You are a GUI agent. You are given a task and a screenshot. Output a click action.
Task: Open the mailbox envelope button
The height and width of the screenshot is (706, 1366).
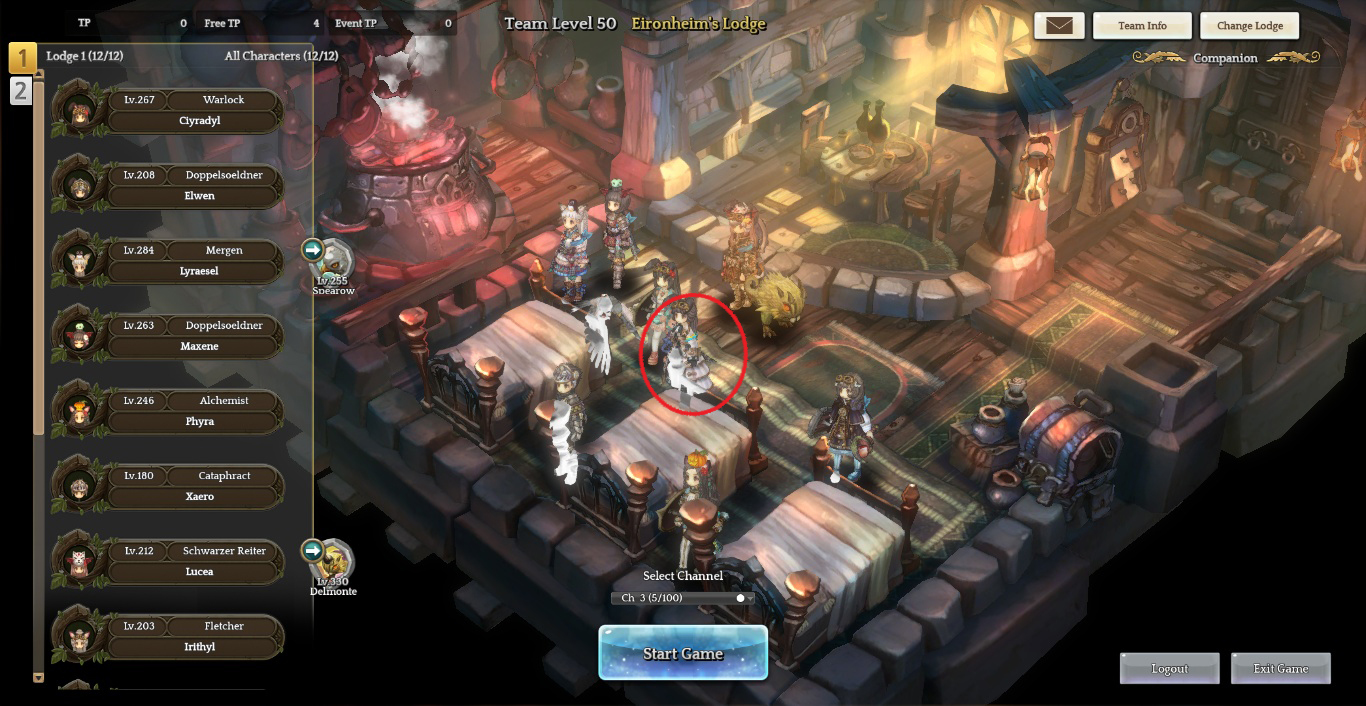[x=1059, y=26]
